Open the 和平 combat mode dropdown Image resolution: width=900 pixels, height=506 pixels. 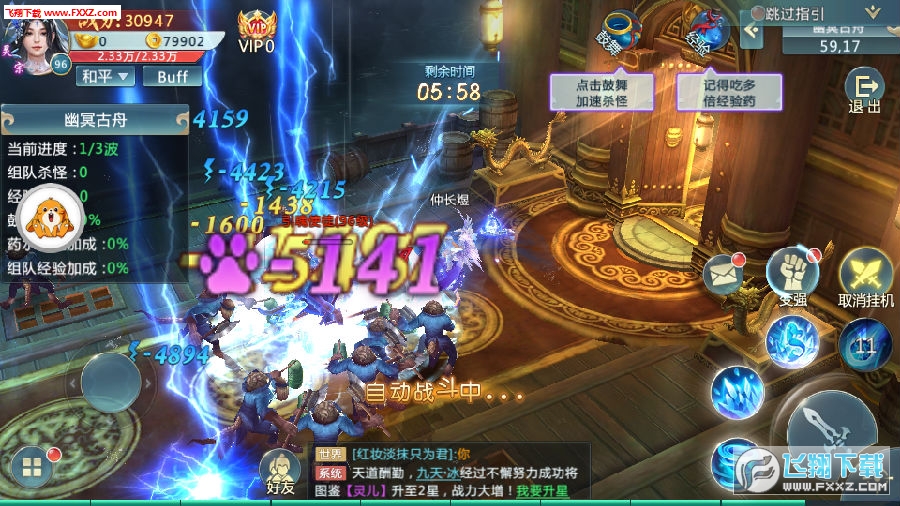(x=107, y=76)
